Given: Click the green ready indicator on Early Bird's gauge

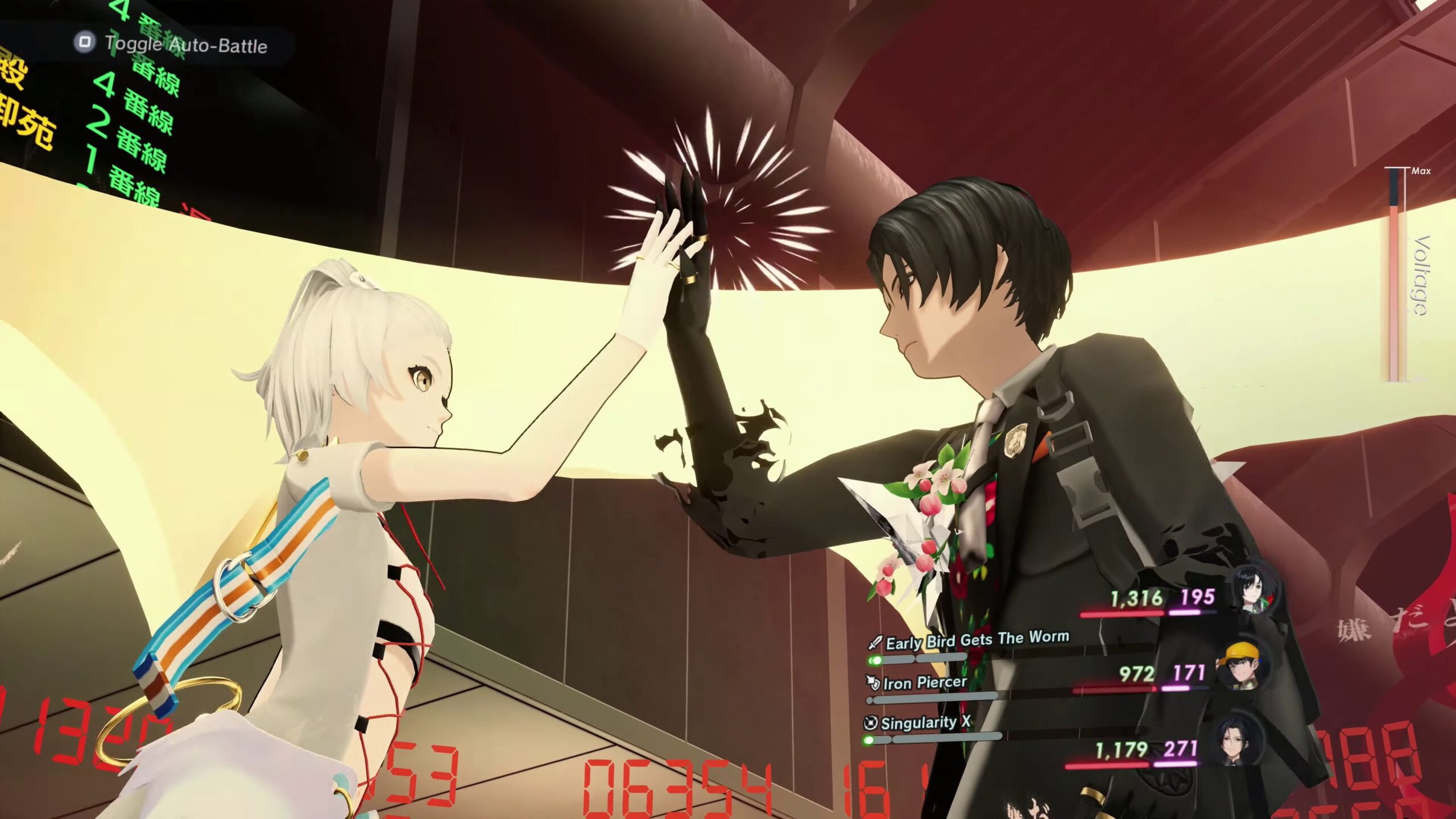Looking at the screenshot, I should (x=875, y=661).
